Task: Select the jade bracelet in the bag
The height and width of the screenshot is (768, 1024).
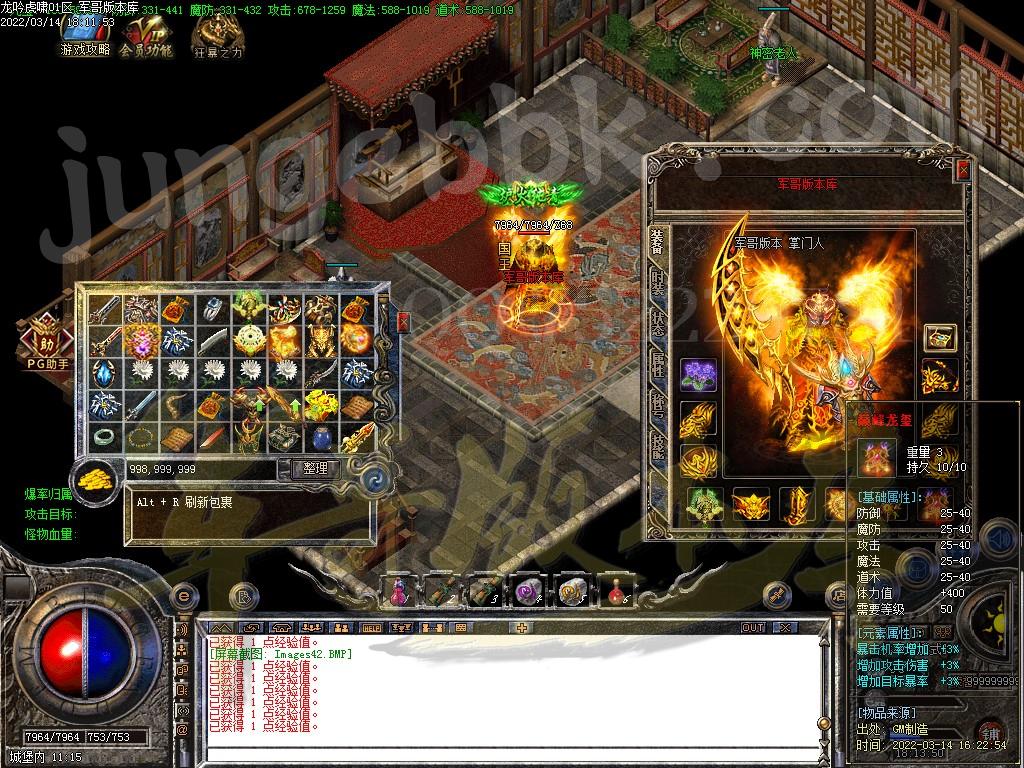Action: pyautogui.click(x=103, y=436)
